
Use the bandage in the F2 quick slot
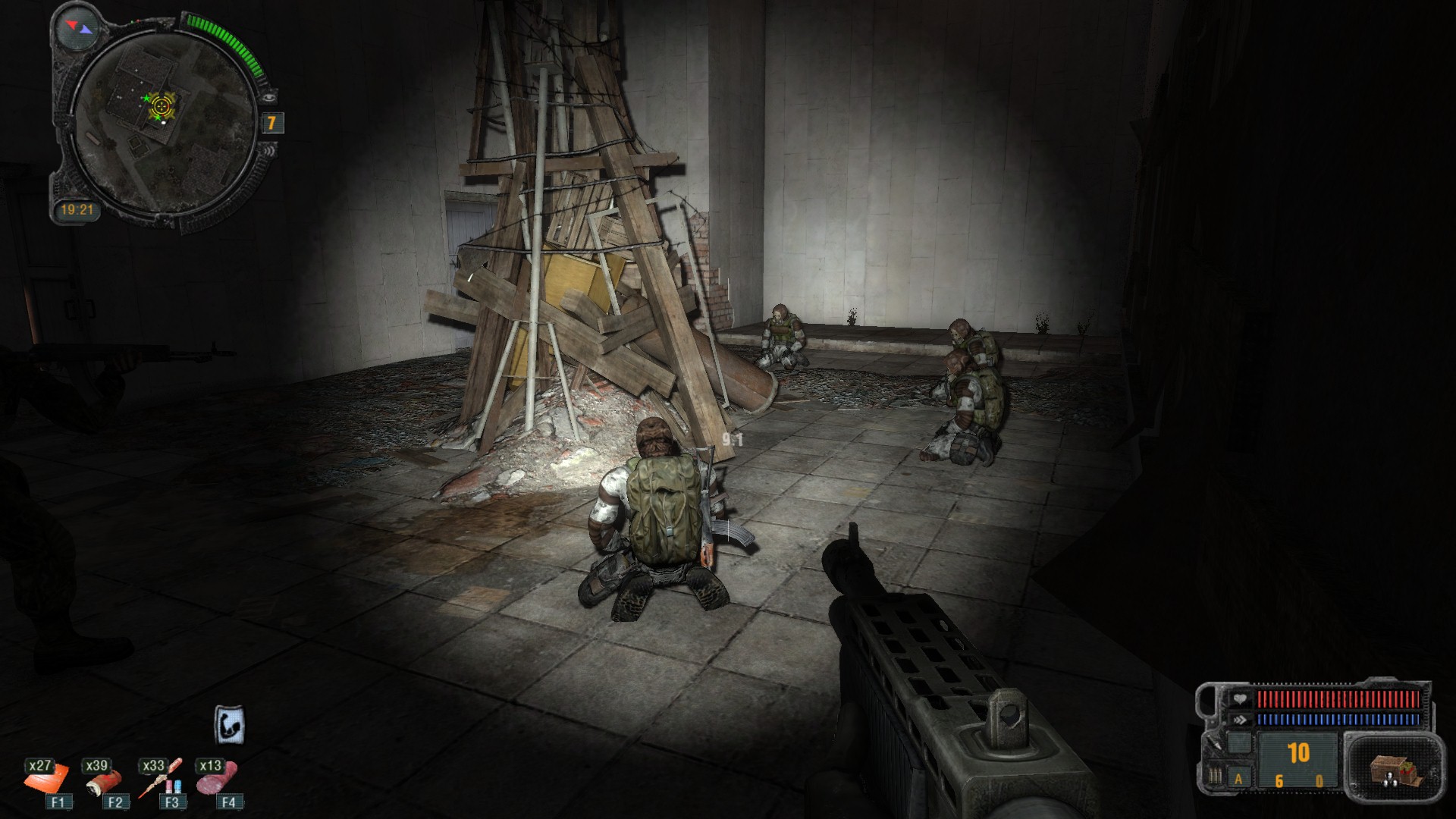click(x=102, y=780)
